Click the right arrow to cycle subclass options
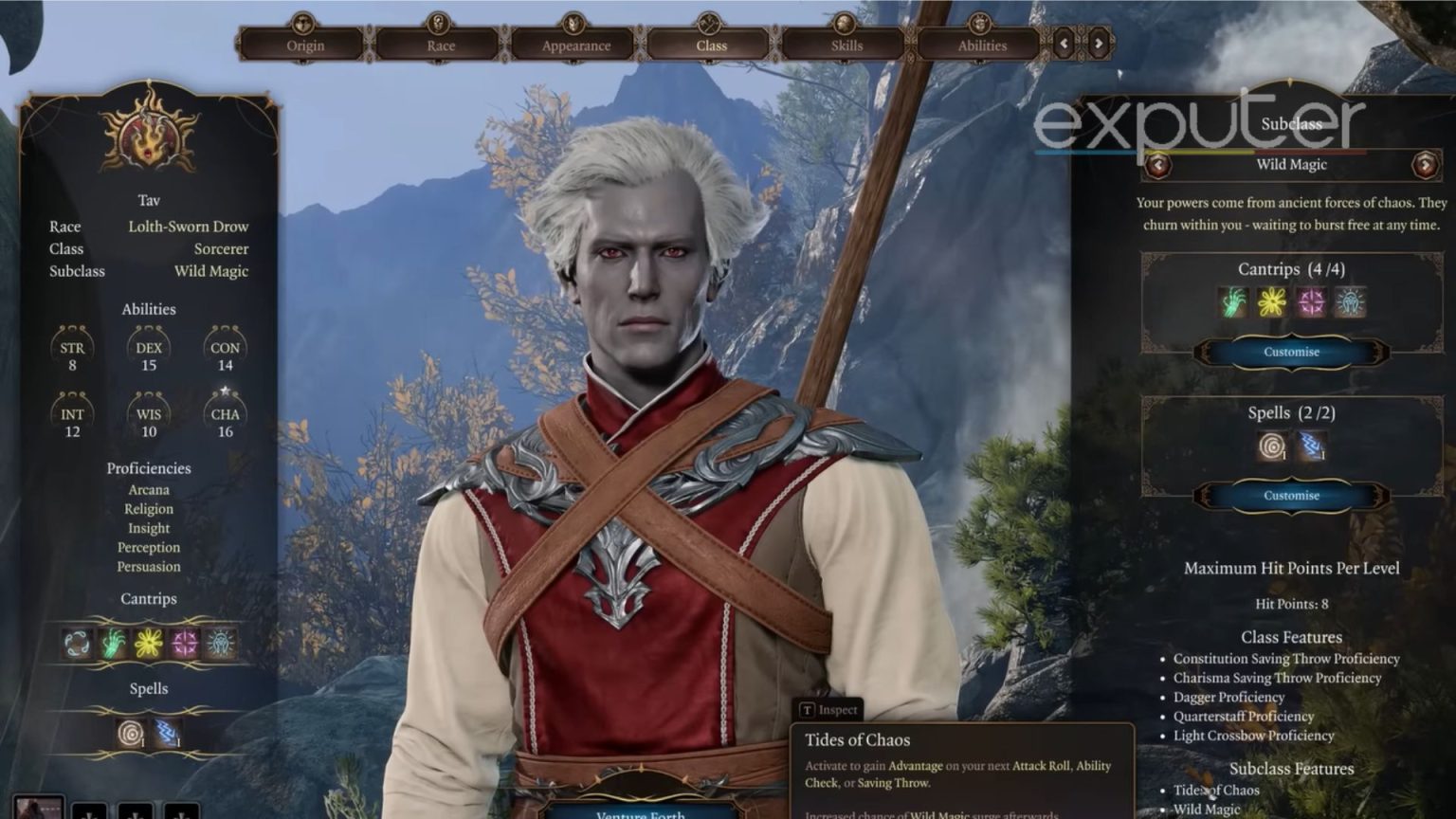The height and width of the screenshot is (819, 1456). 1428,164
